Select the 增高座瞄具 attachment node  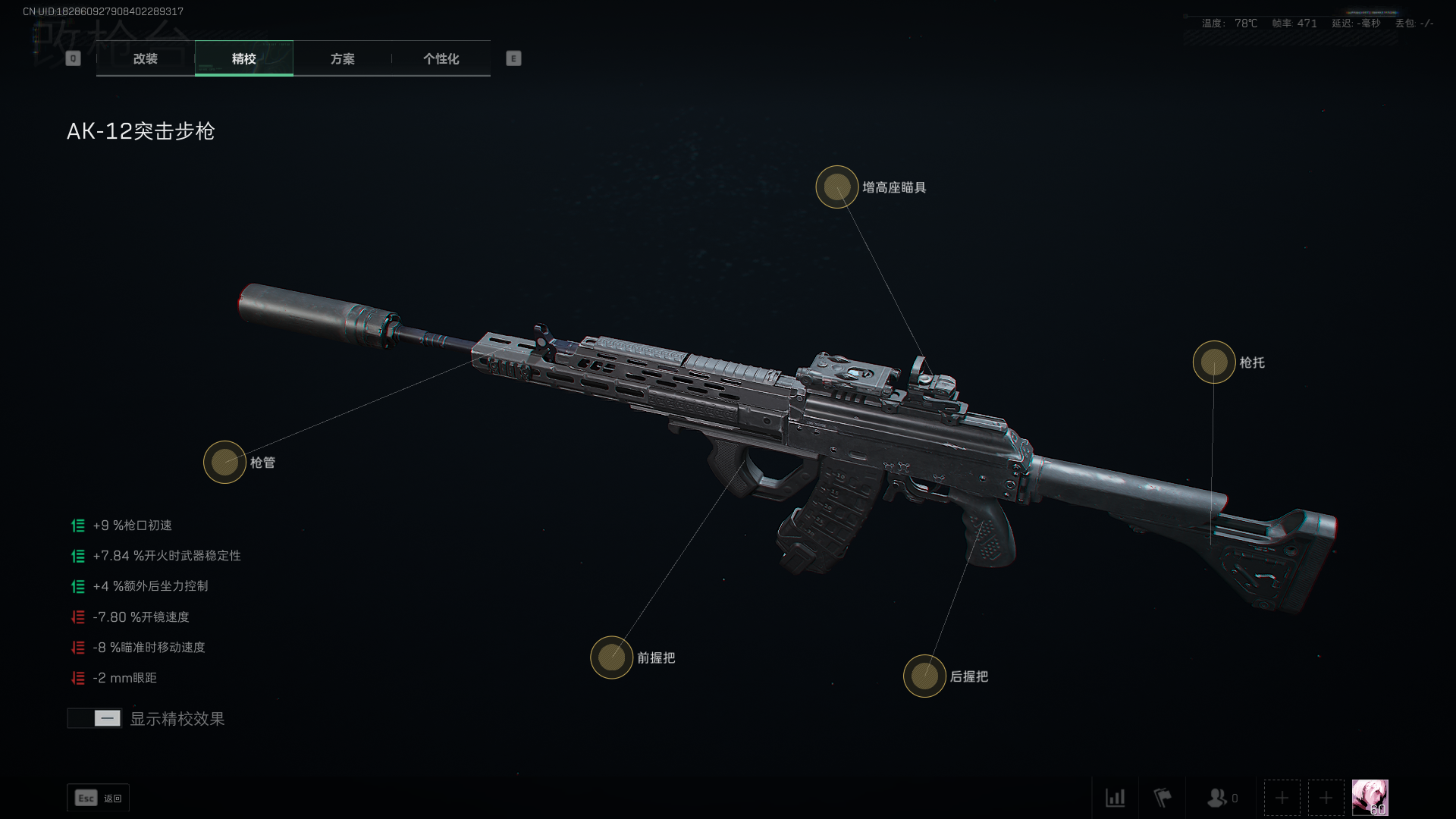pos(836,187)
